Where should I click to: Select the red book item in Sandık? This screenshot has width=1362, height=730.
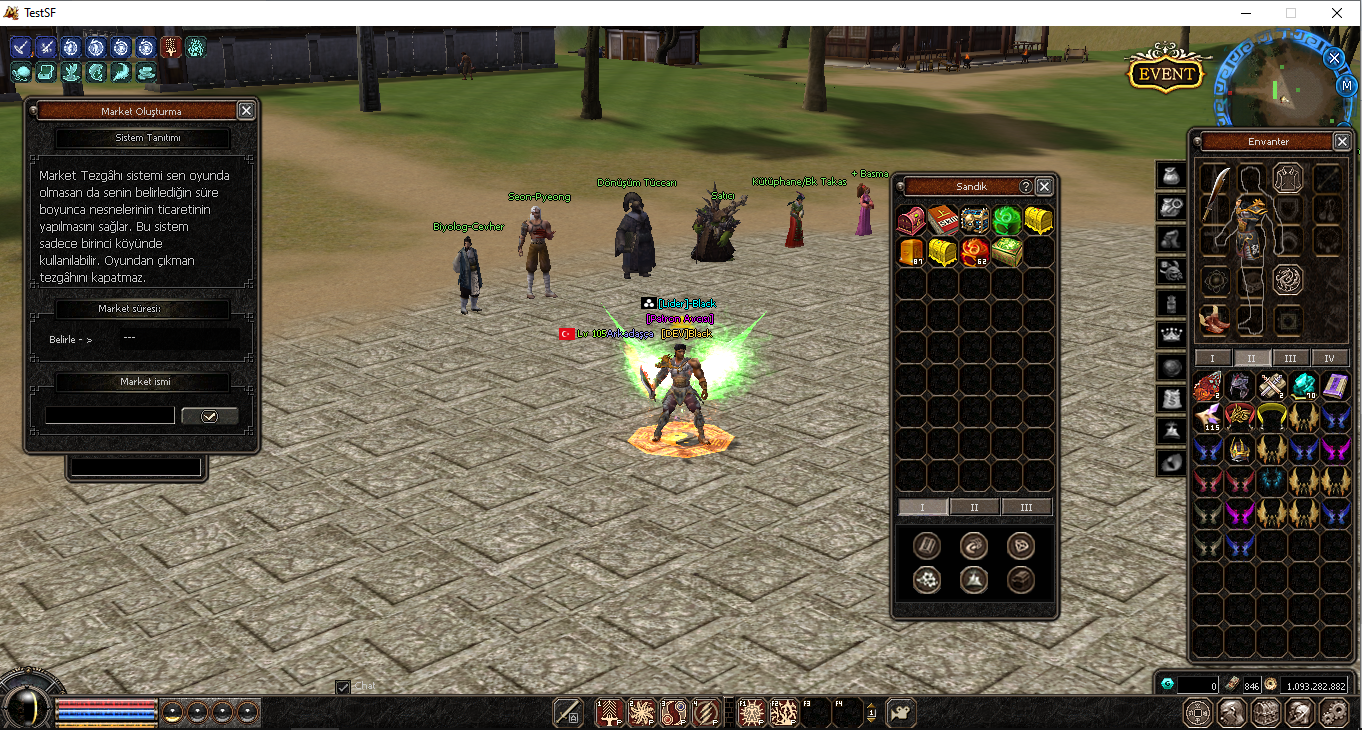pyautogui.click(x=943, y=221)
